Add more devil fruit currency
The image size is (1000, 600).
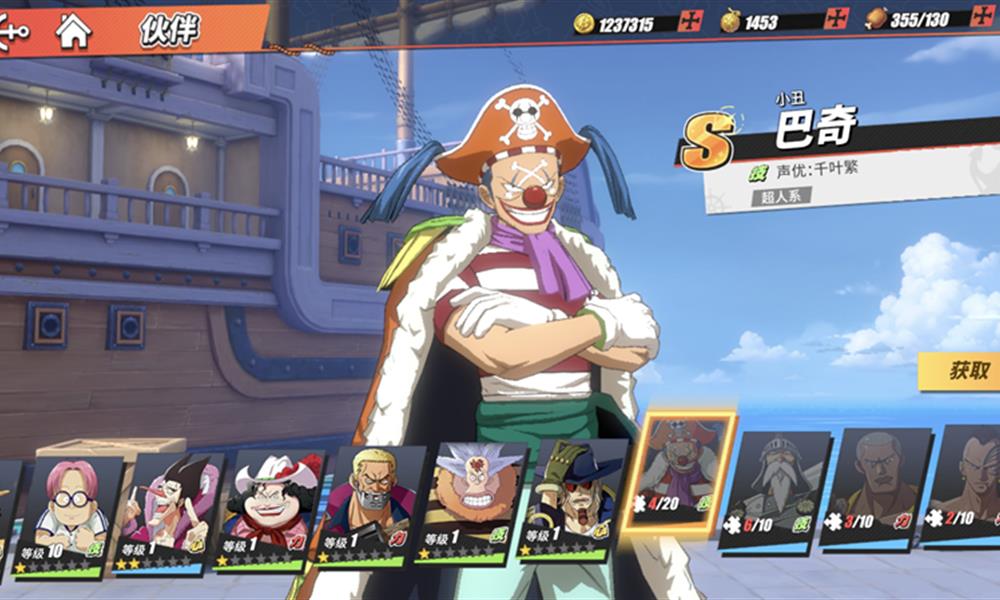click(836, 19)
